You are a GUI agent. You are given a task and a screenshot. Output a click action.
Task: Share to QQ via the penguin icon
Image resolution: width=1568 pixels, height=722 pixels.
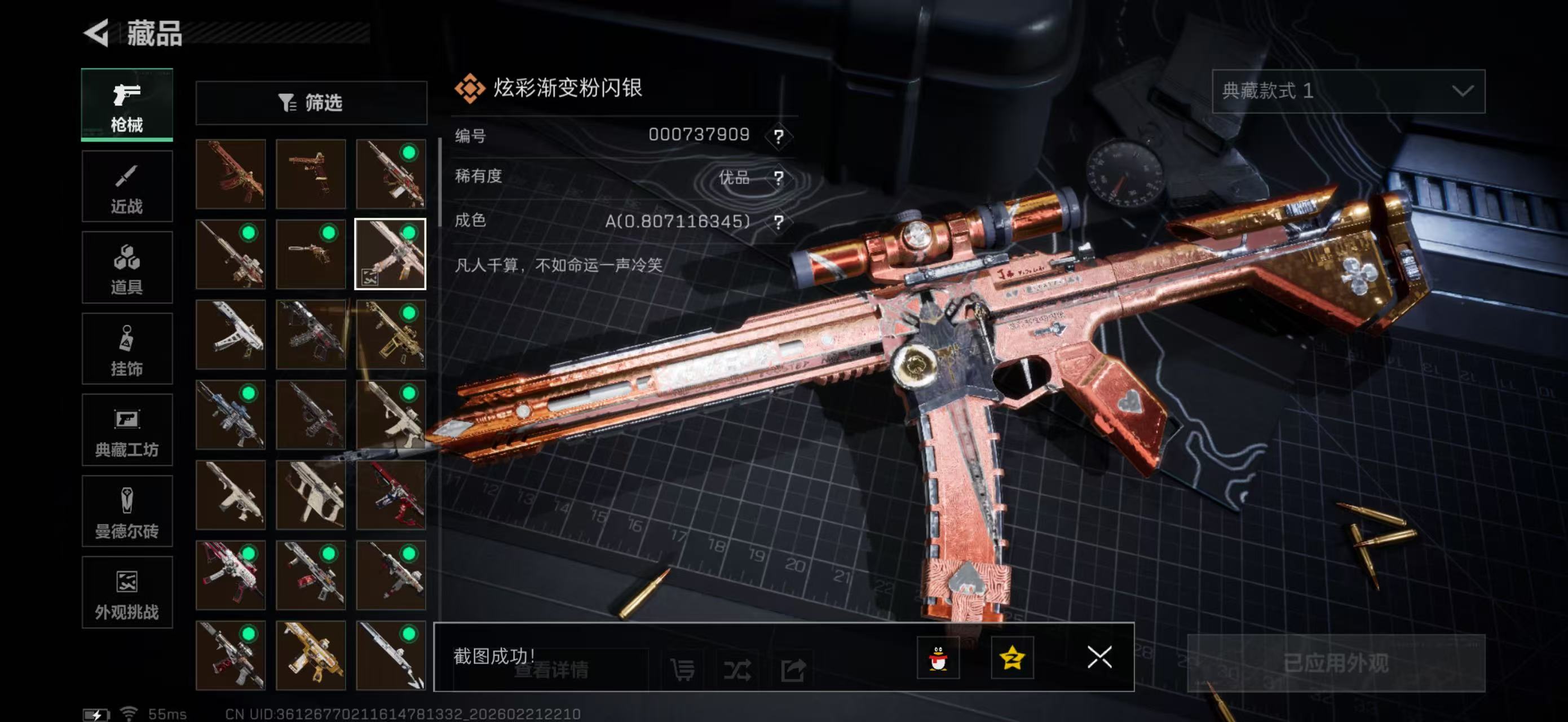[x=940, y=658]
